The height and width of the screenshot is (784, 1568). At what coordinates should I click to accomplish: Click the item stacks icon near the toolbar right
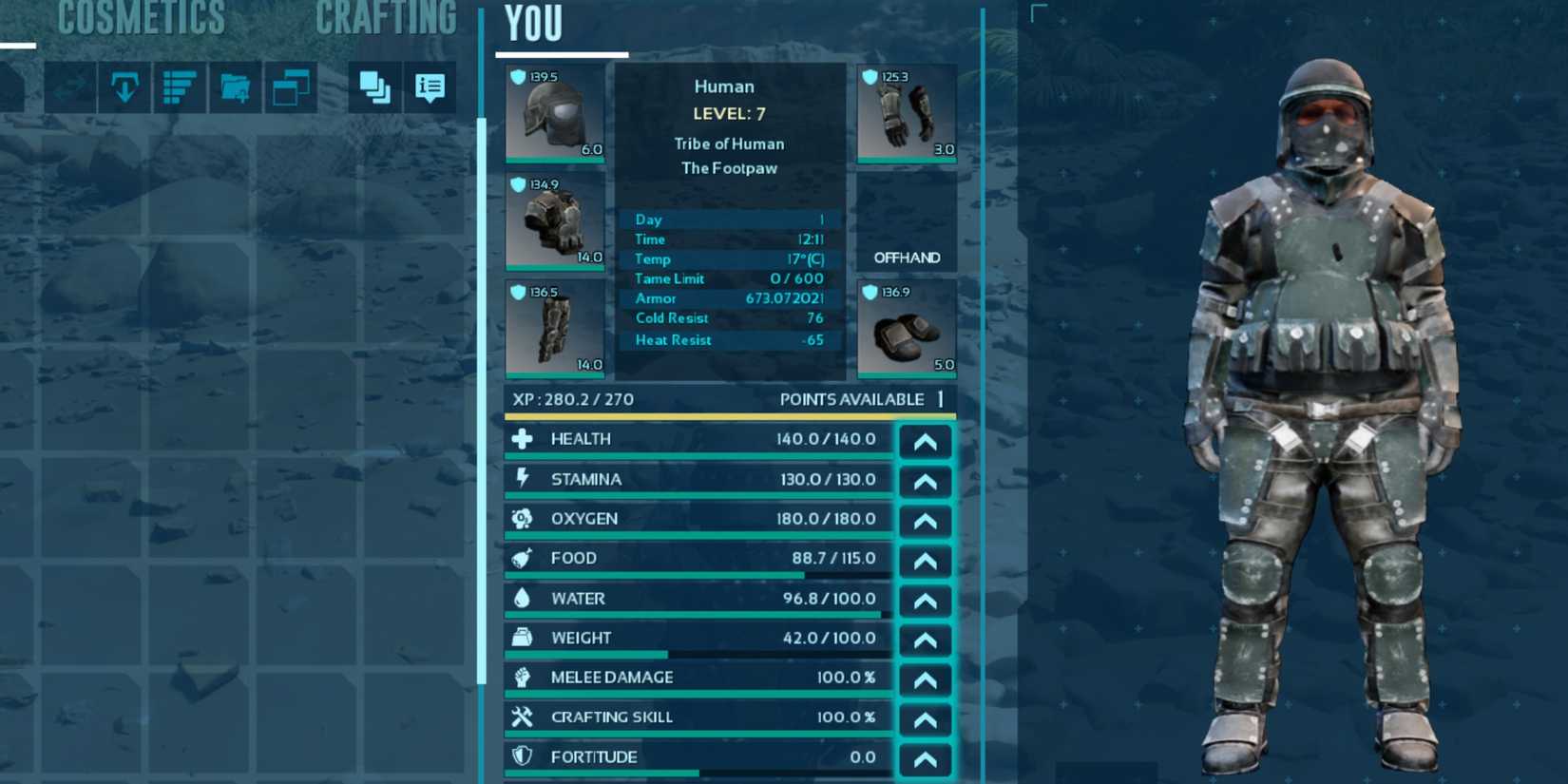coord(373,86)
